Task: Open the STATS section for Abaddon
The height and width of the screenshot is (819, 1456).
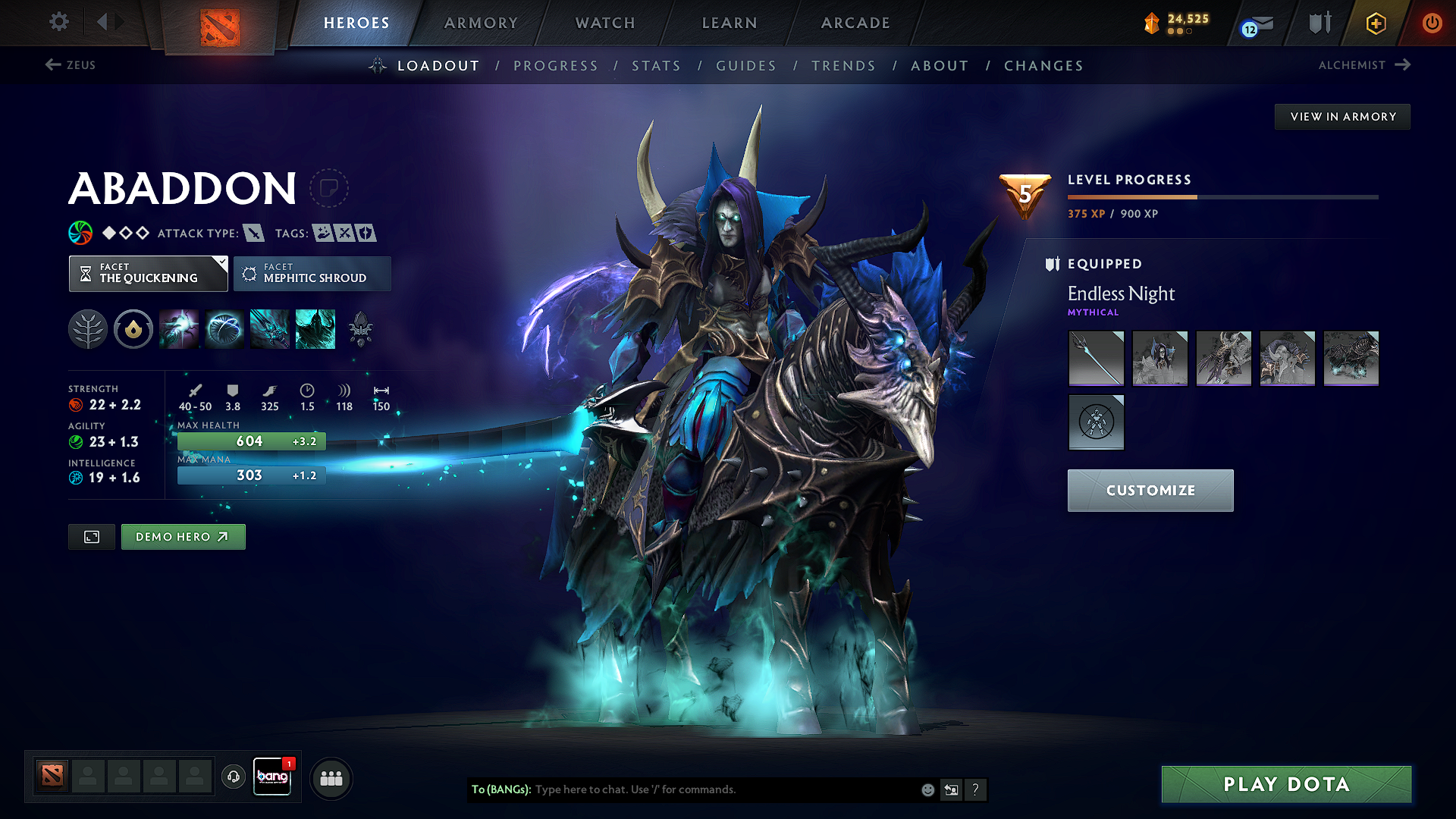Action: [x=656, y=66]
